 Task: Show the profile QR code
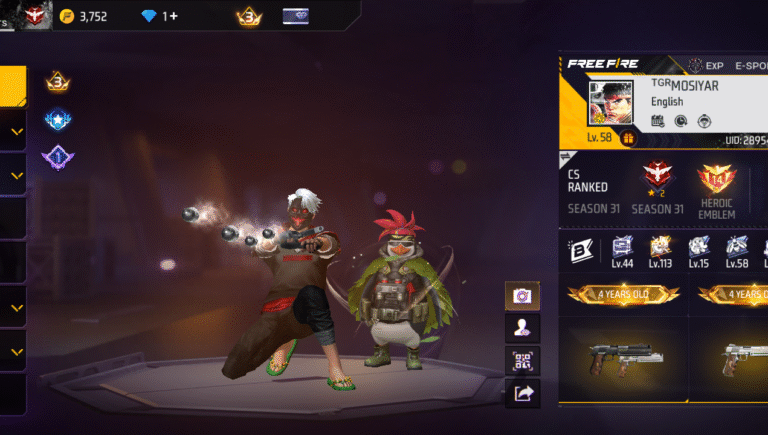(x=521, y=361)
